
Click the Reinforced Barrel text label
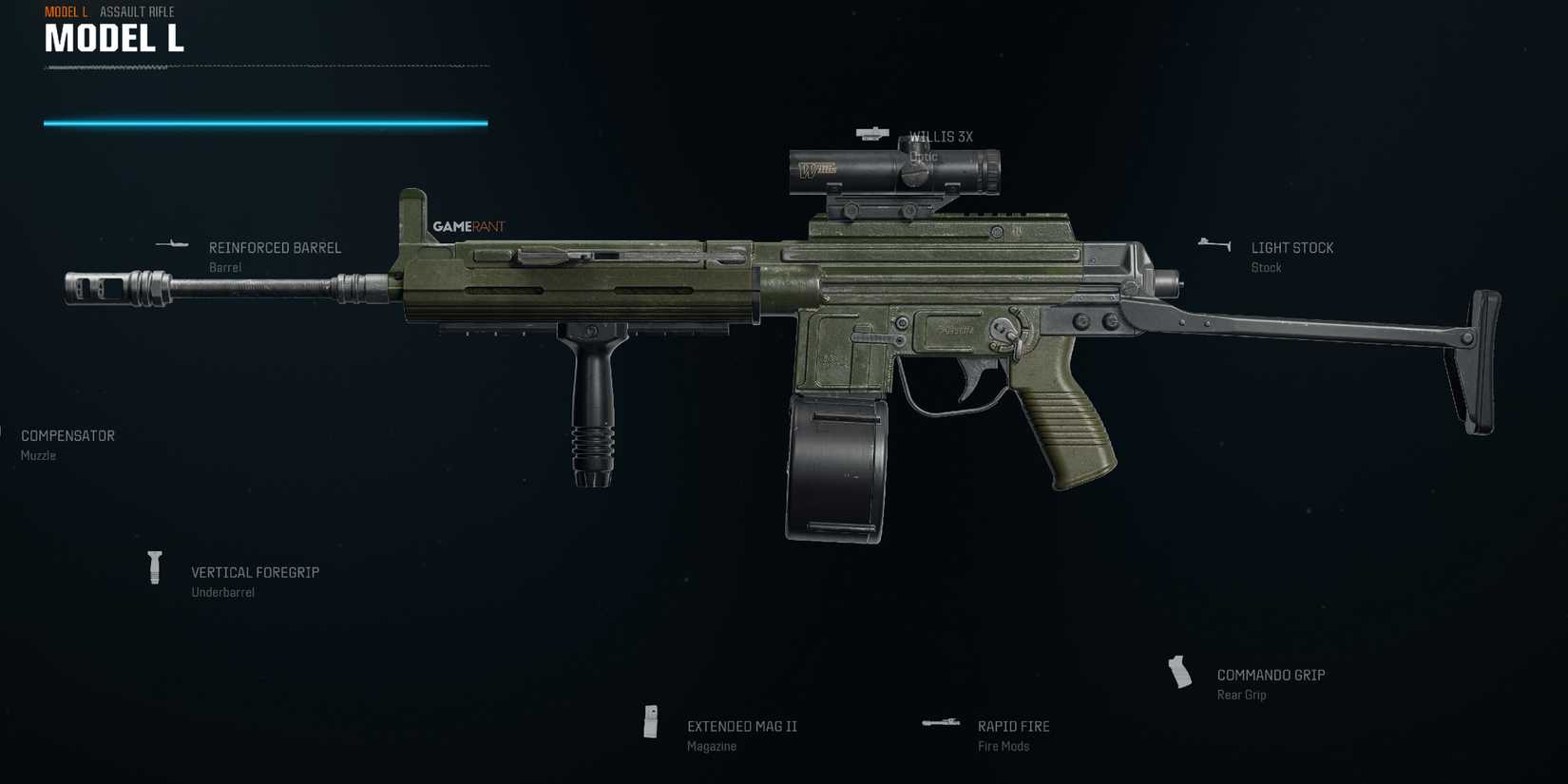pyautogui.click(x=275, y=247)
